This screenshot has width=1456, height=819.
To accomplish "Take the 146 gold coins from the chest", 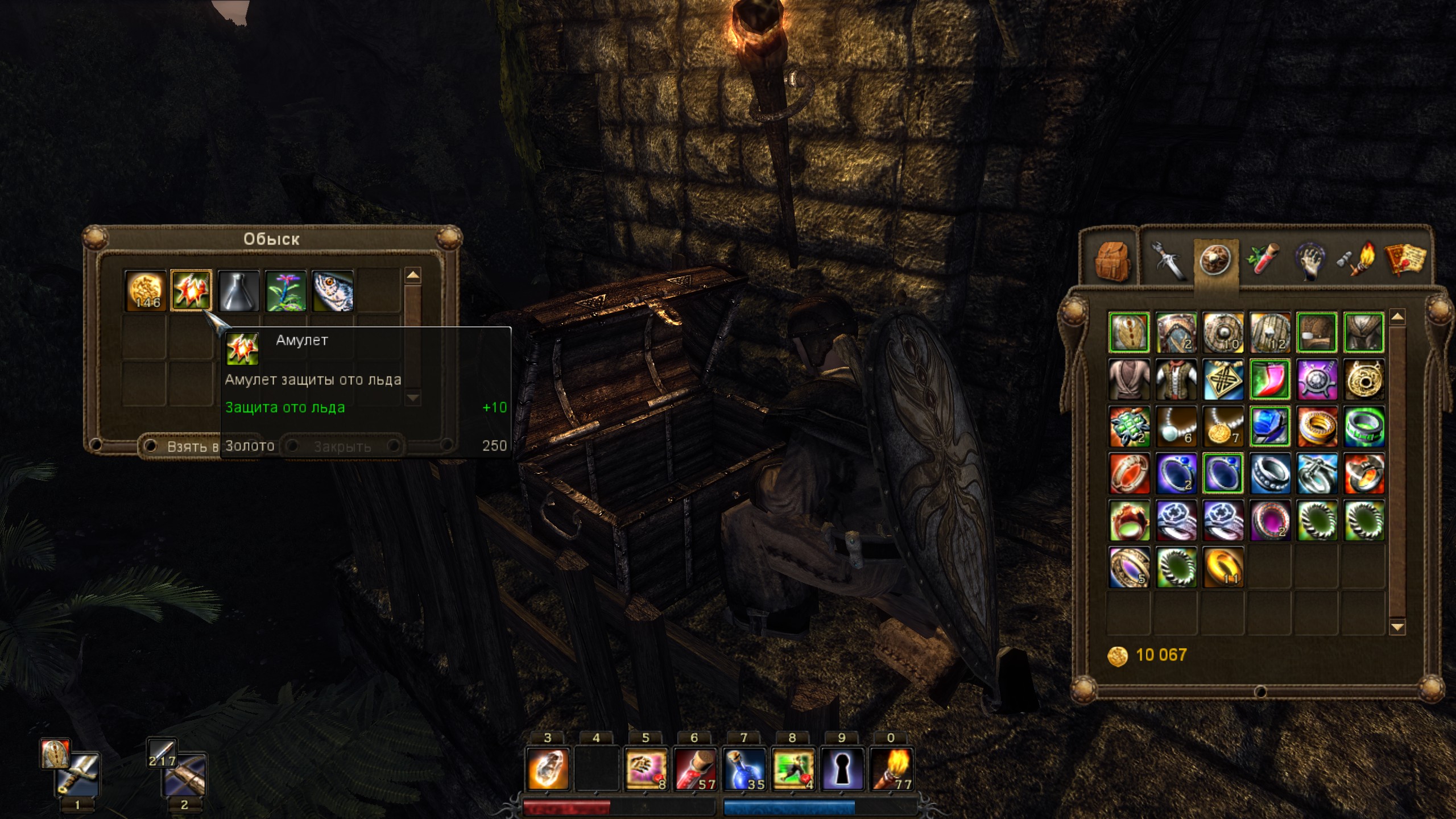I will point(146,291).
